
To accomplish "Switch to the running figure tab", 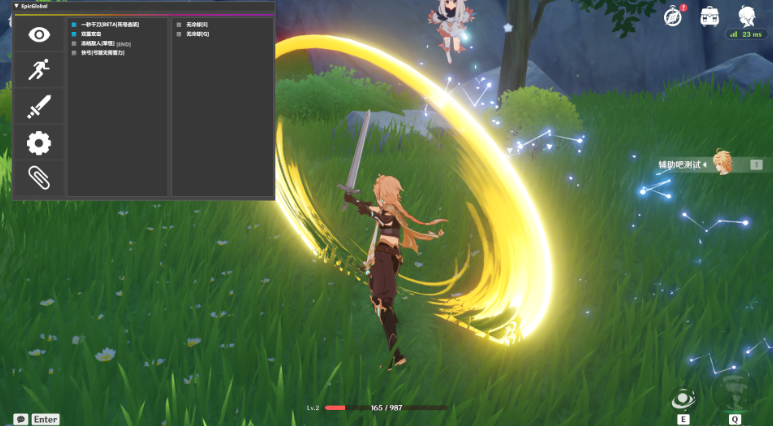I will pyautogui.click(x=39, y=70).
